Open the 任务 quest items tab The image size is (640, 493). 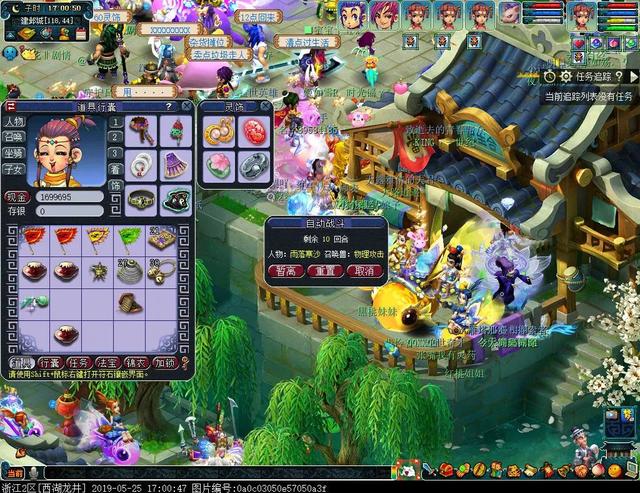coord(79,363)
